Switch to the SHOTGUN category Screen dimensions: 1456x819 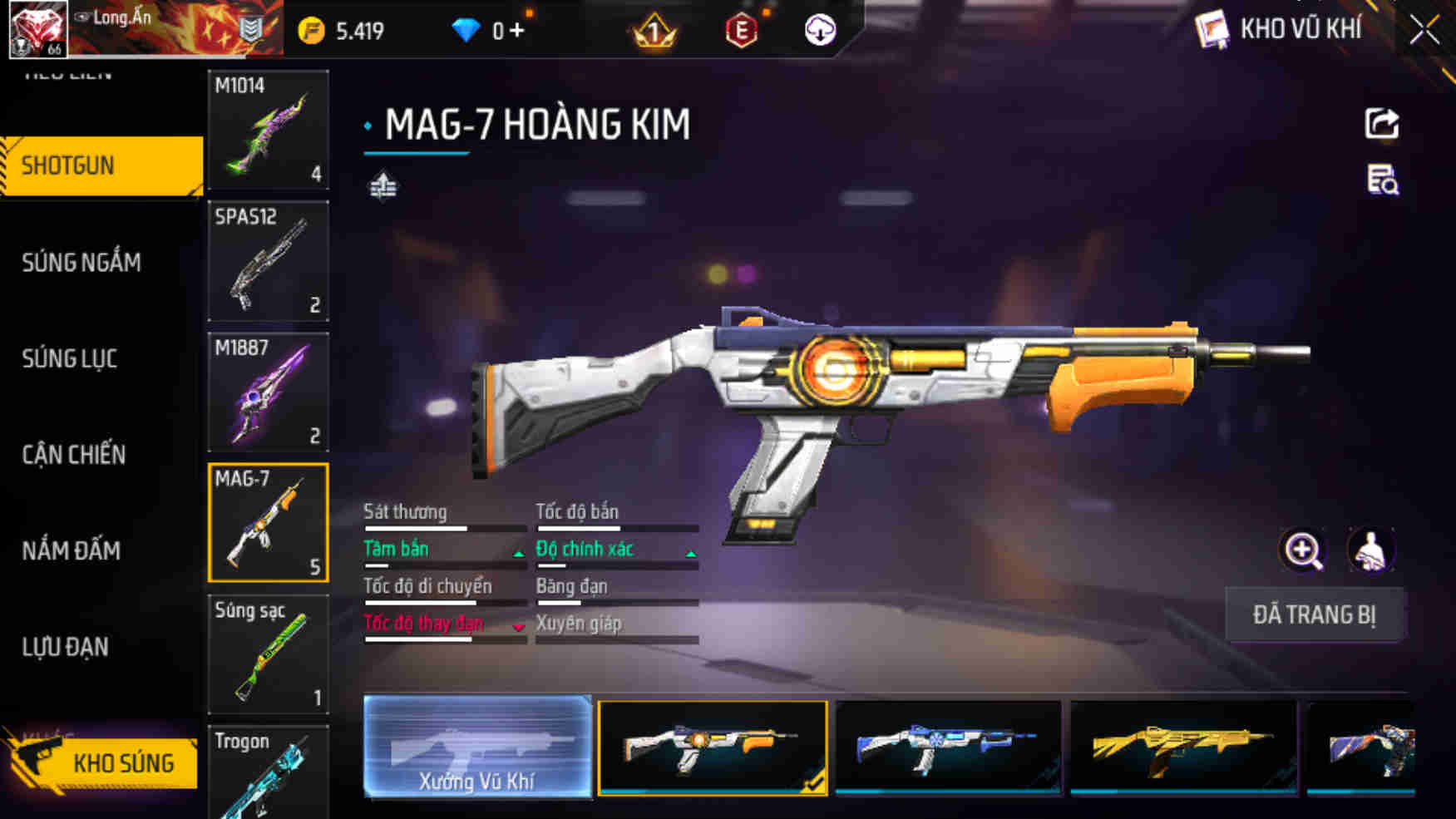[101, 165]
